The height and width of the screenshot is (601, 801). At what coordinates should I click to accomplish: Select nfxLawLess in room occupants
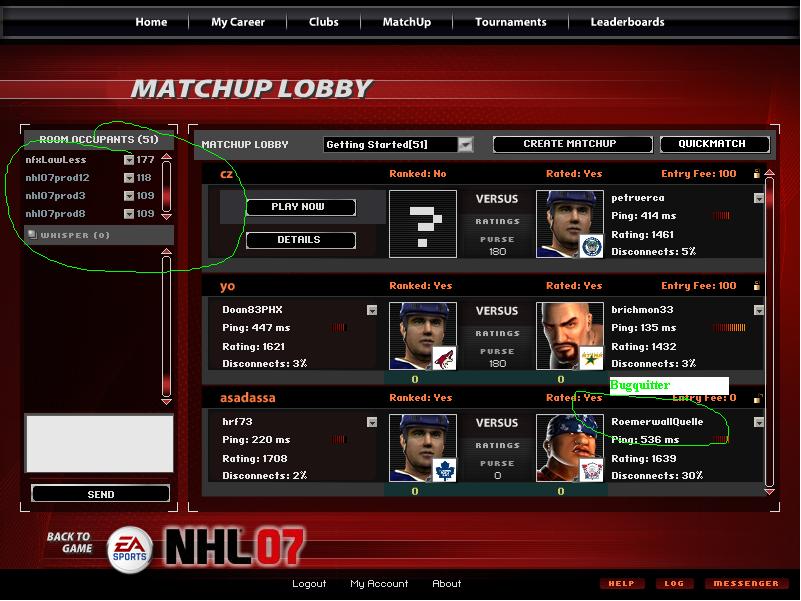[x=56, y=160]
